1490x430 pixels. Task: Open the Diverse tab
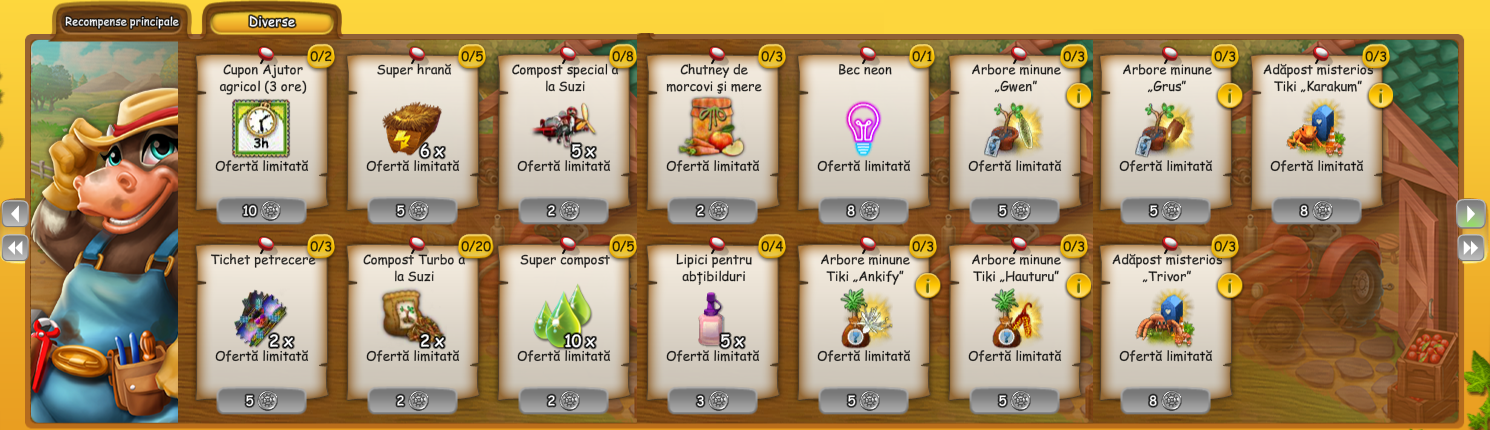coord(271,22)
